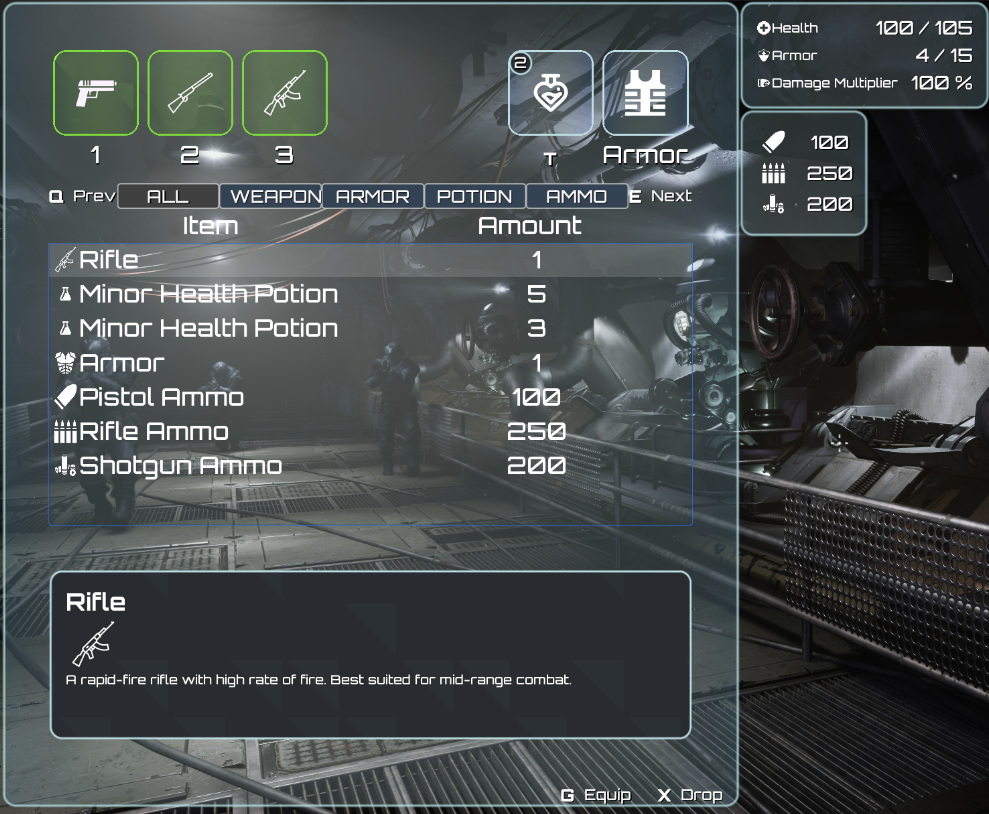Switch to the POTION tab
This screenshot has width=989, height=814.
click(475, 196)
